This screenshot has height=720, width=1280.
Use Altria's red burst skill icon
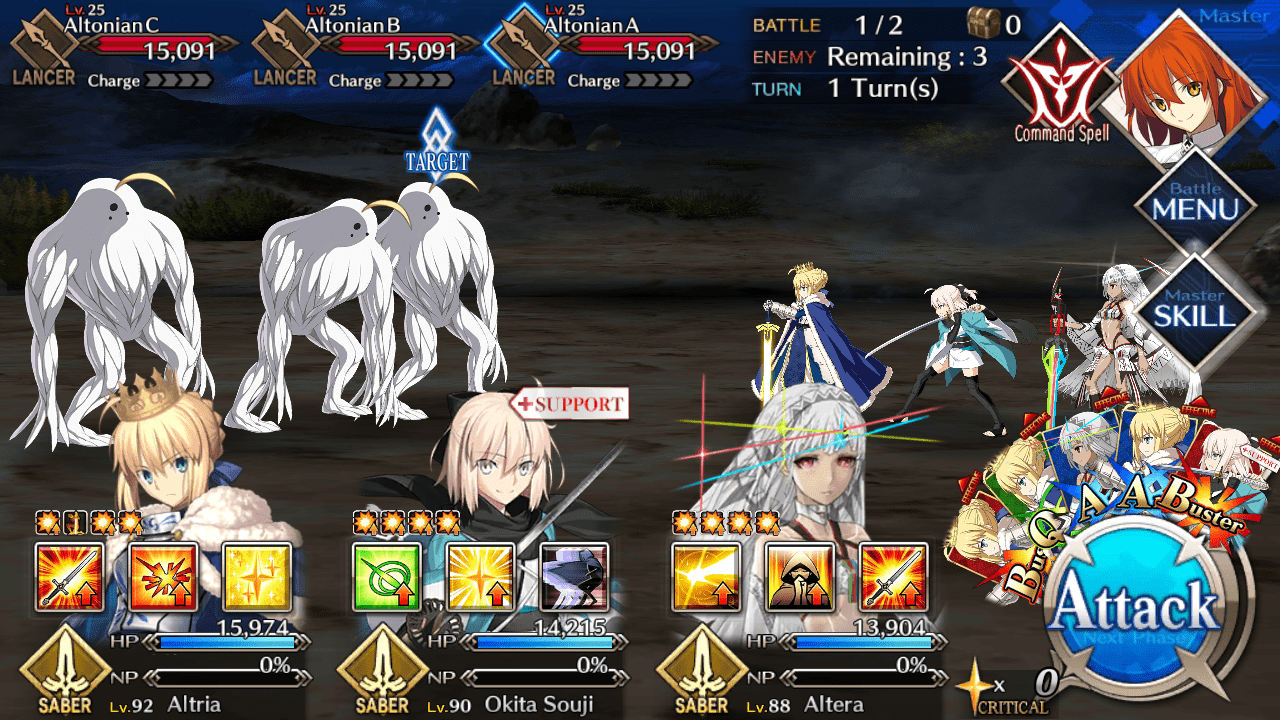[163, 577]
